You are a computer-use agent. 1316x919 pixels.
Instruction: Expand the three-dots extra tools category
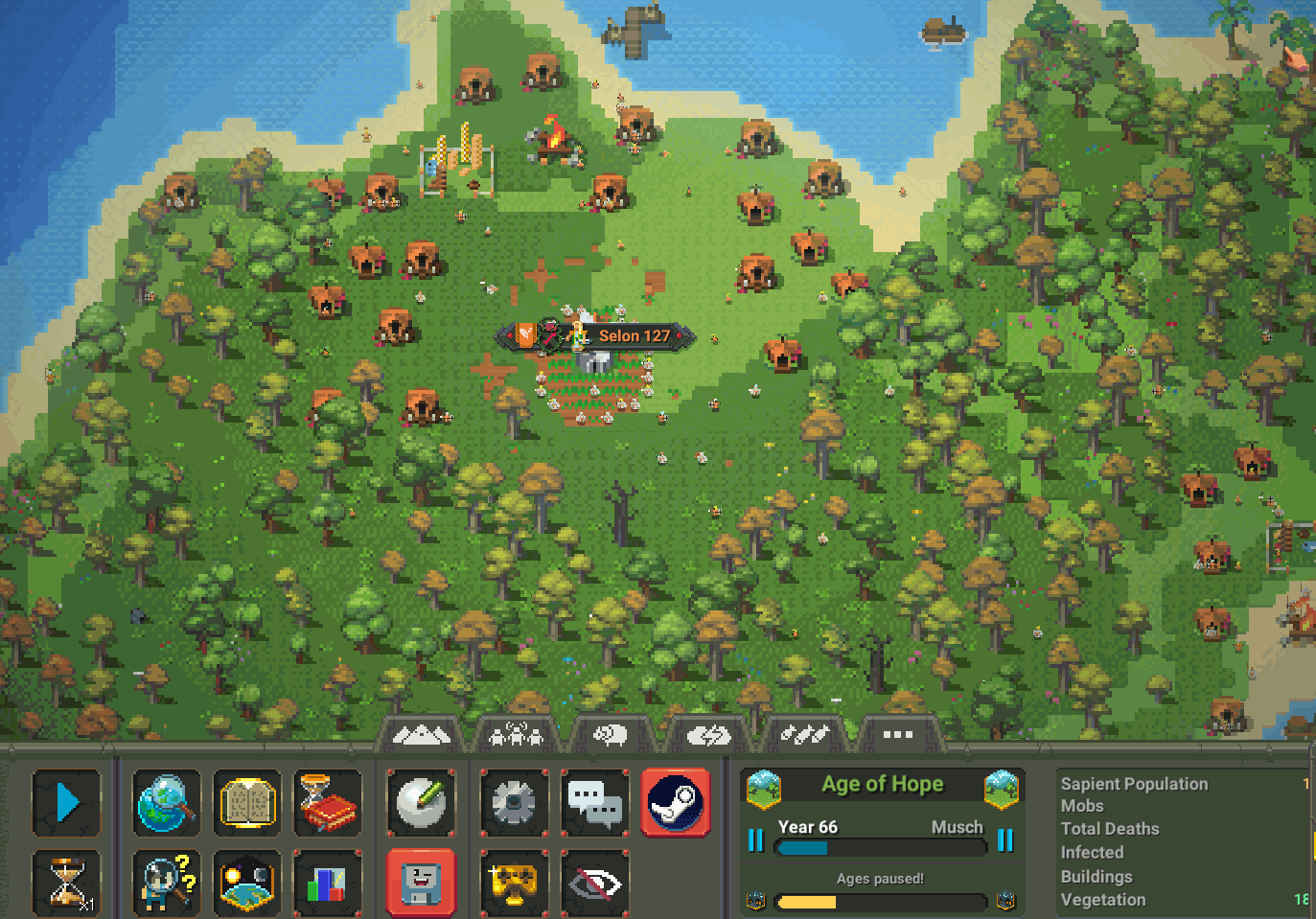point(897,734)
